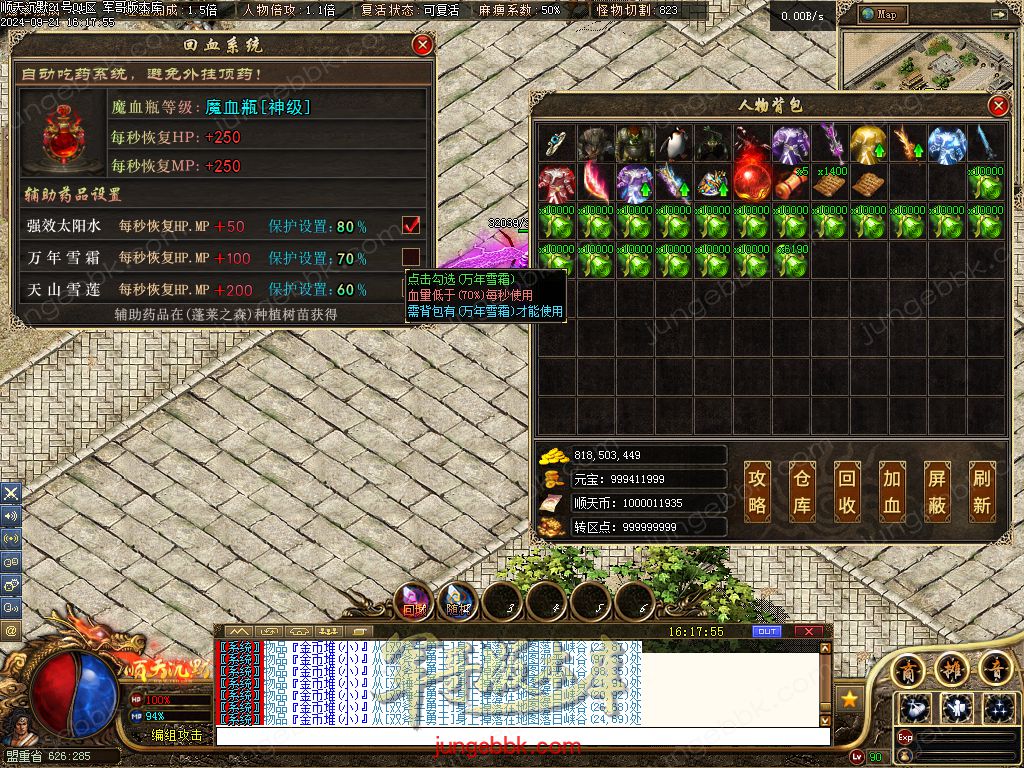Select the golden robe with green arrow
Screen dimensions: 1024x768
coord(868,144)
